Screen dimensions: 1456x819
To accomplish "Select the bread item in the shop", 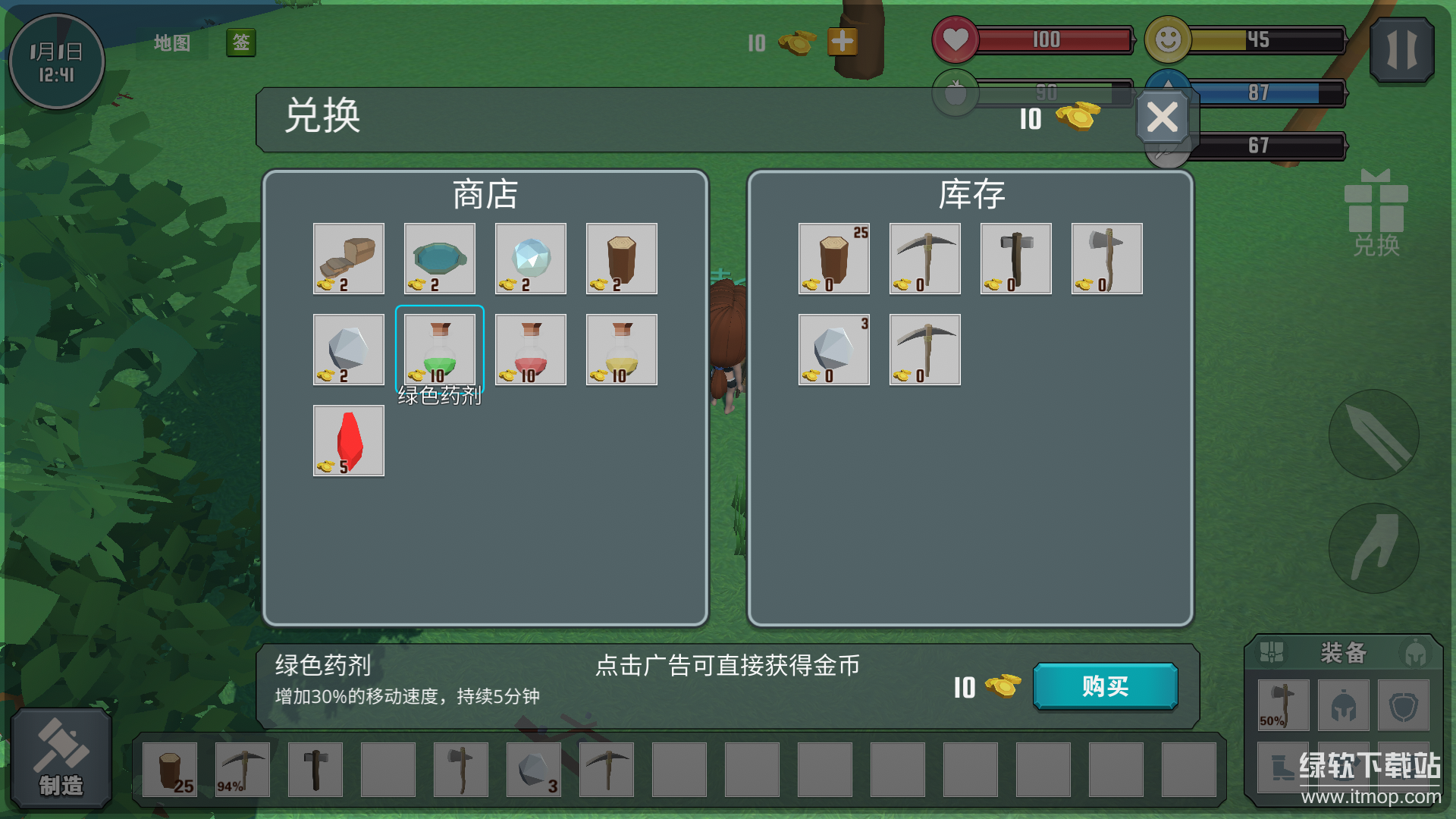I will (x=348, y=259).
